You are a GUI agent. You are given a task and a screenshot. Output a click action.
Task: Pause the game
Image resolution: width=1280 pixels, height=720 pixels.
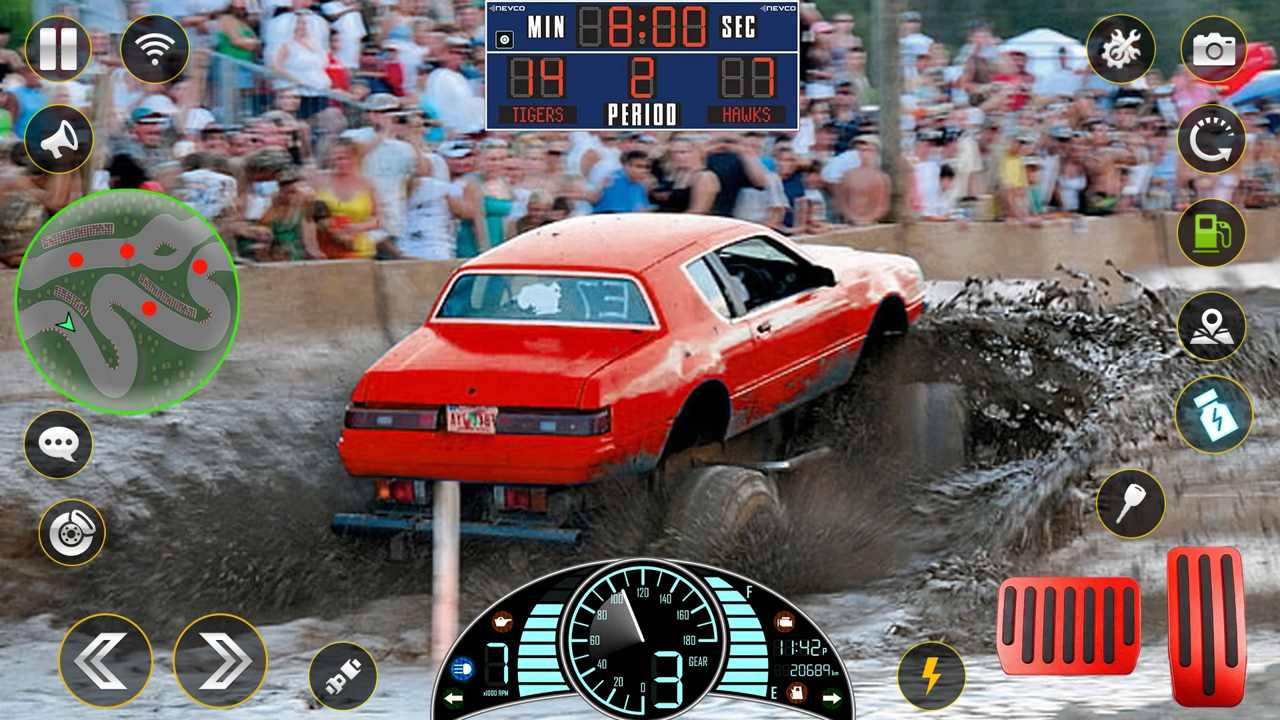58,49
